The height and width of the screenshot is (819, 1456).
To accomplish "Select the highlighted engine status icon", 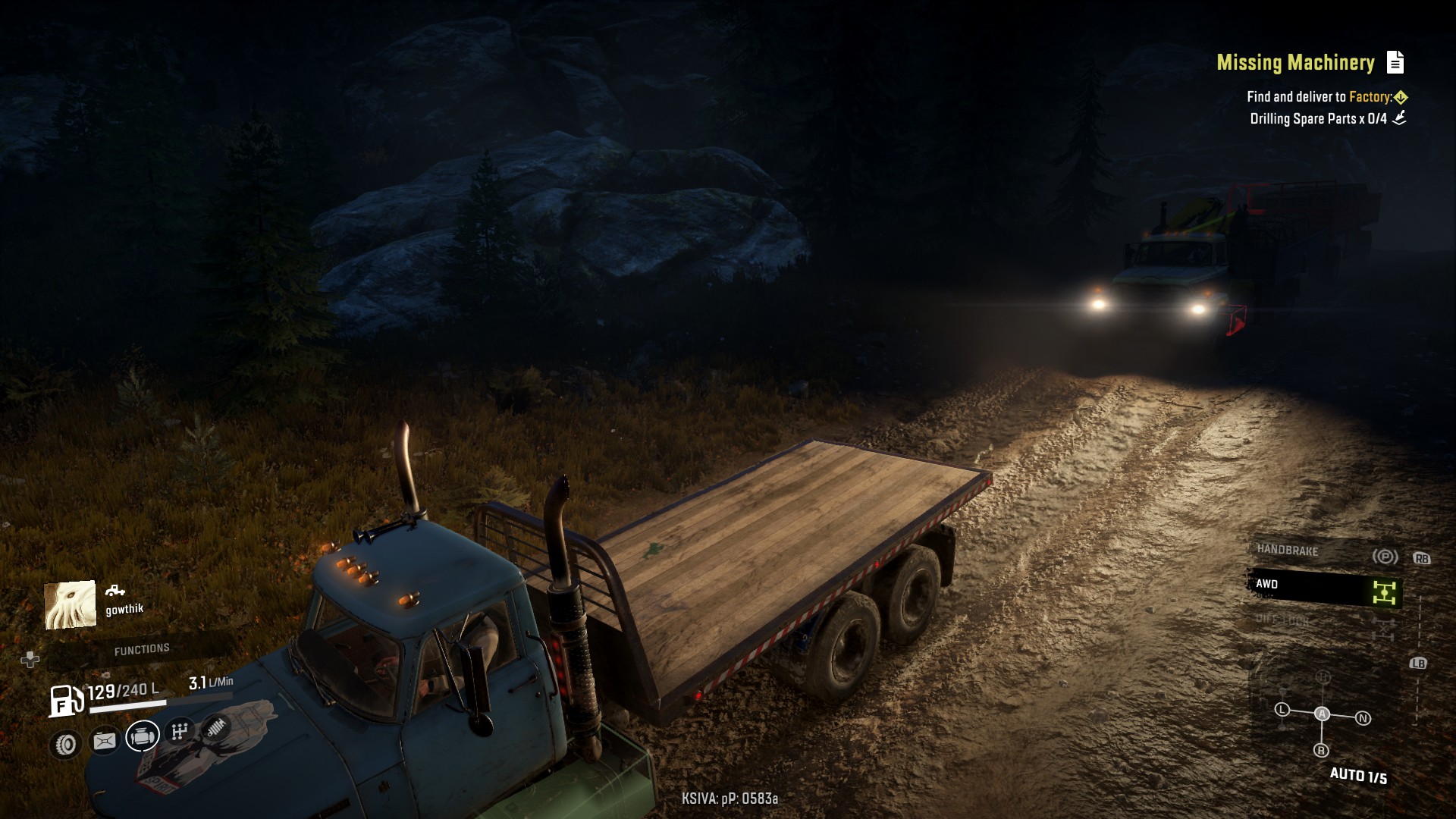I will click(143, 736).
